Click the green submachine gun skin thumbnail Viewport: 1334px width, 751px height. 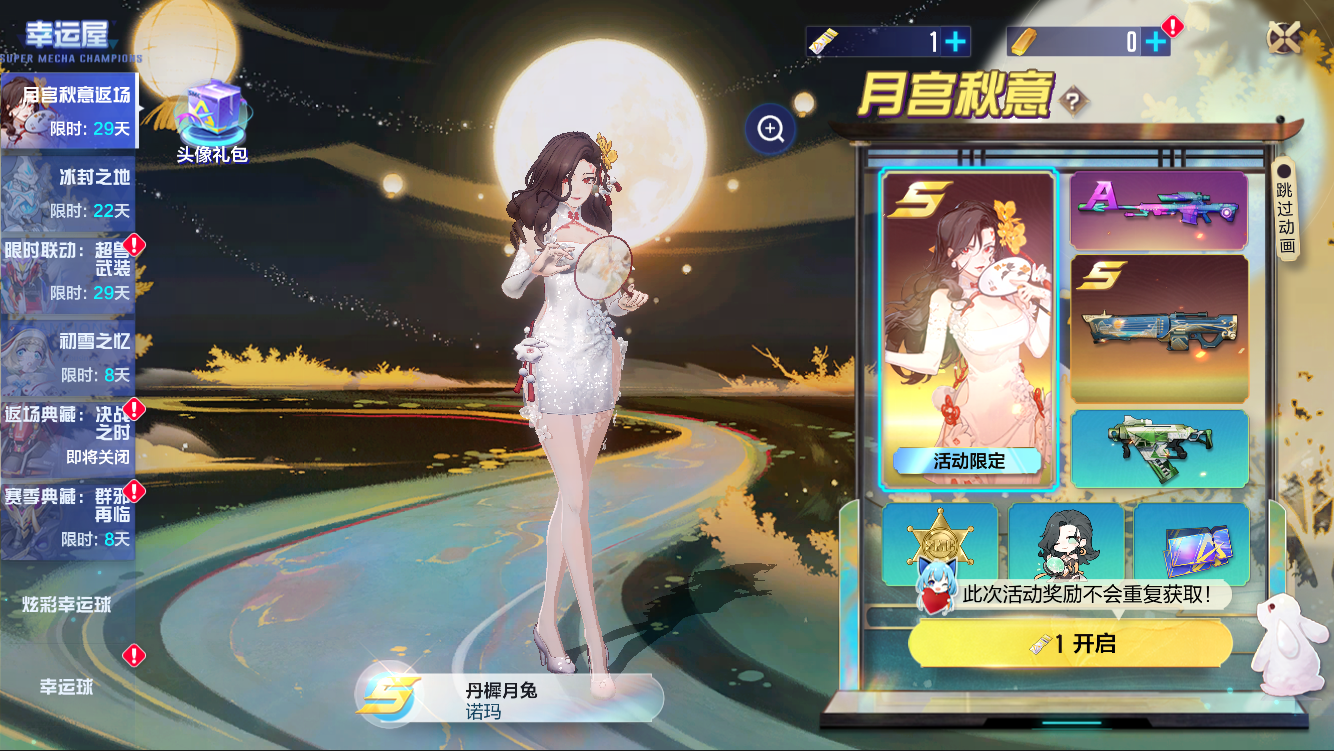1159,447
